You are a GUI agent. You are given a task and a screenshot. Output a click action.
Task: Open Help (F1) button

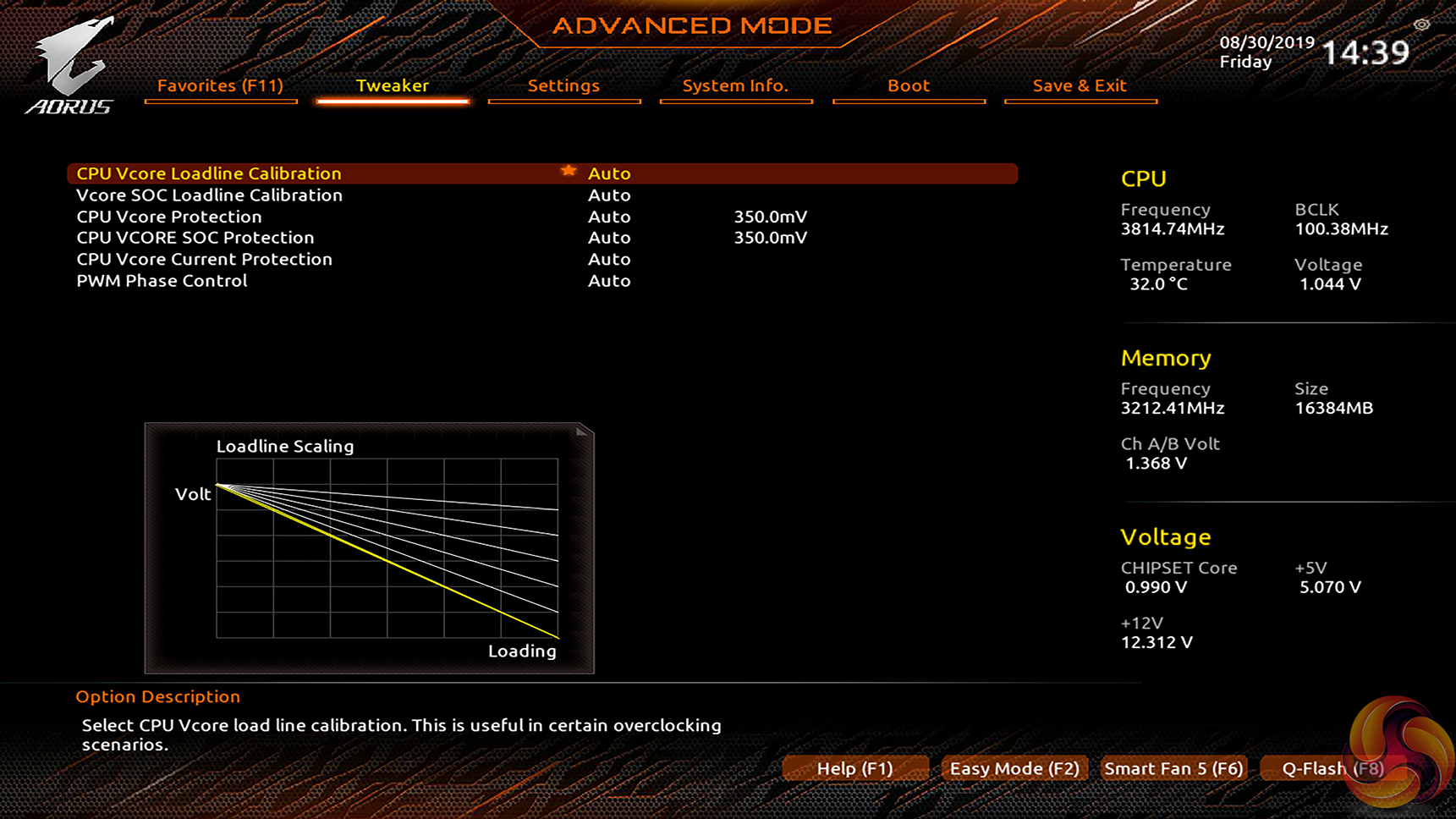[854, 768]
